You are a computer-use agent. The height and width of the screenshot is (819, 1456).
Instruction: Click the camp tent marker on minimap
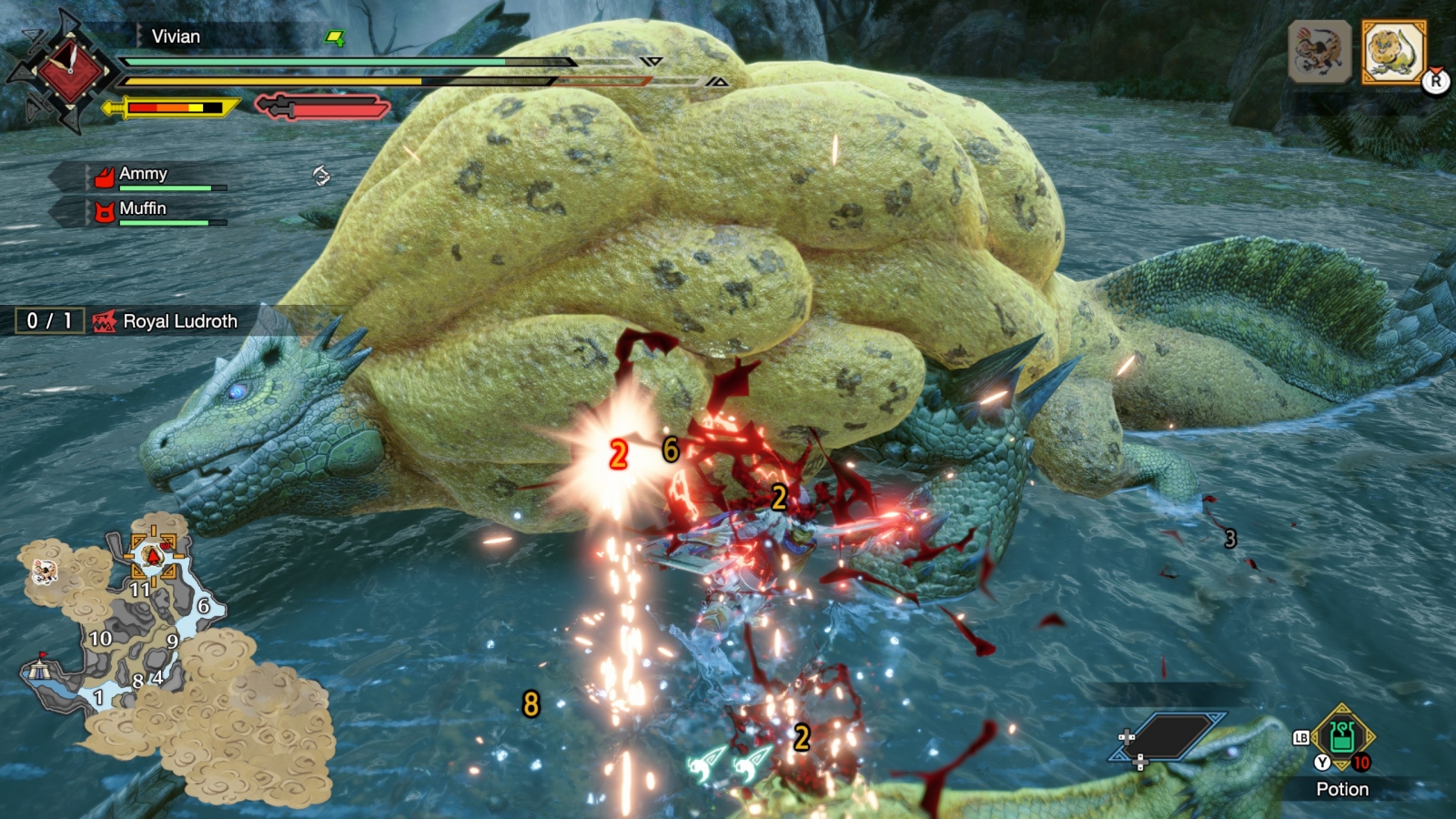tap(38, 669)
